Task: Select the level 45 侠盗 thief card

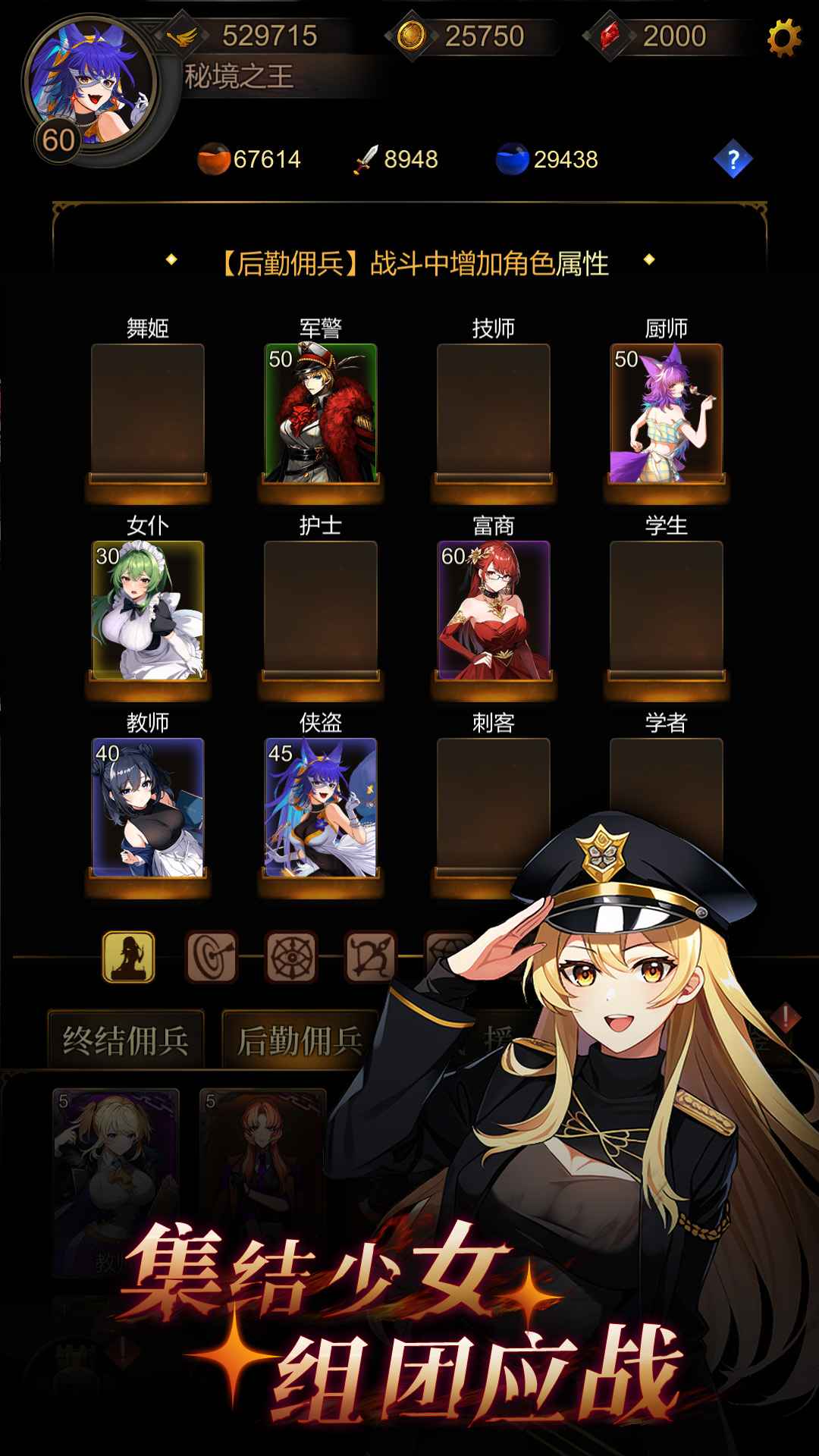Action: (320, 808)
